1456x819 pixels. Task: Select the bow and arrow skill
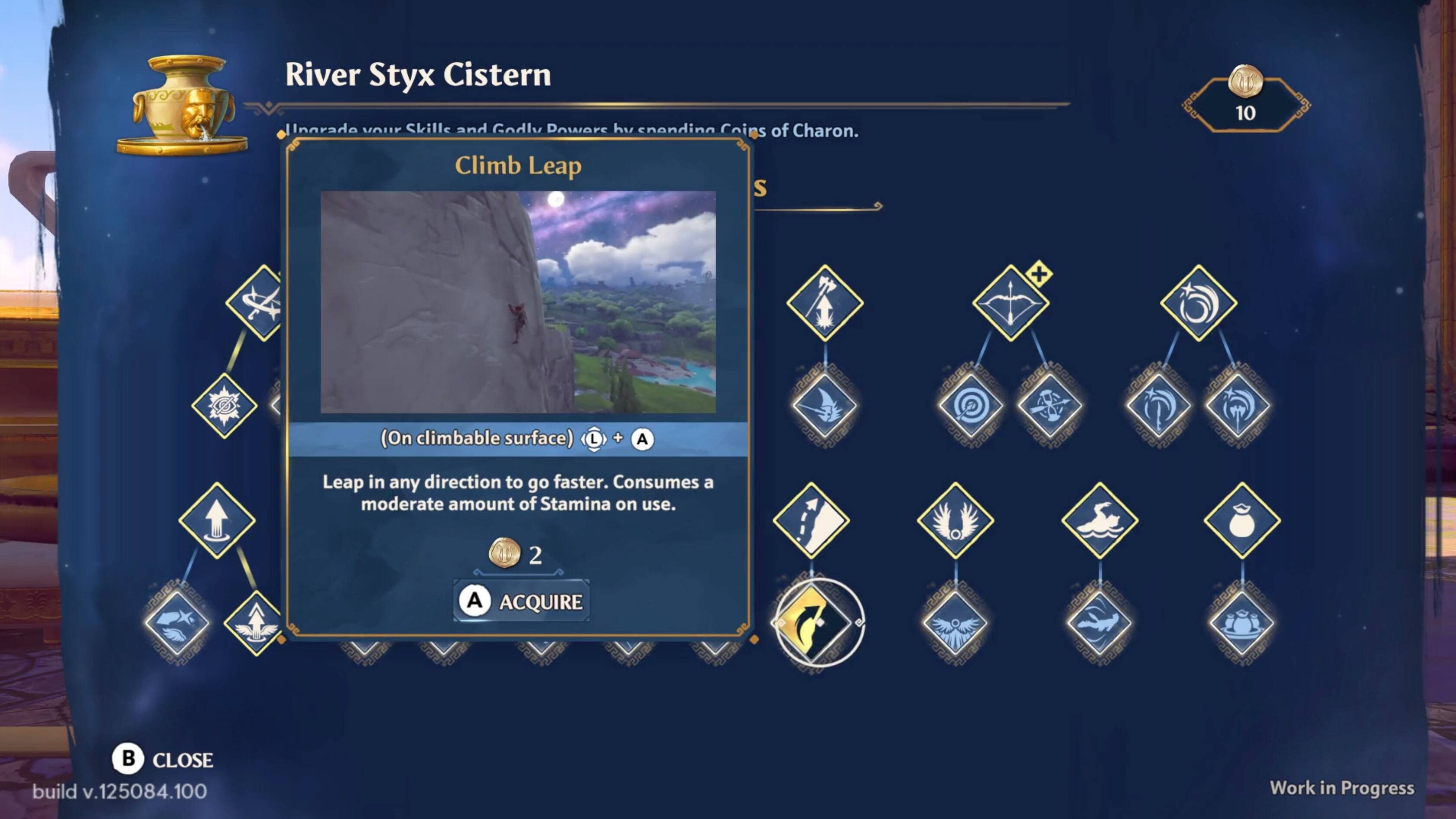click(1010, 303)
